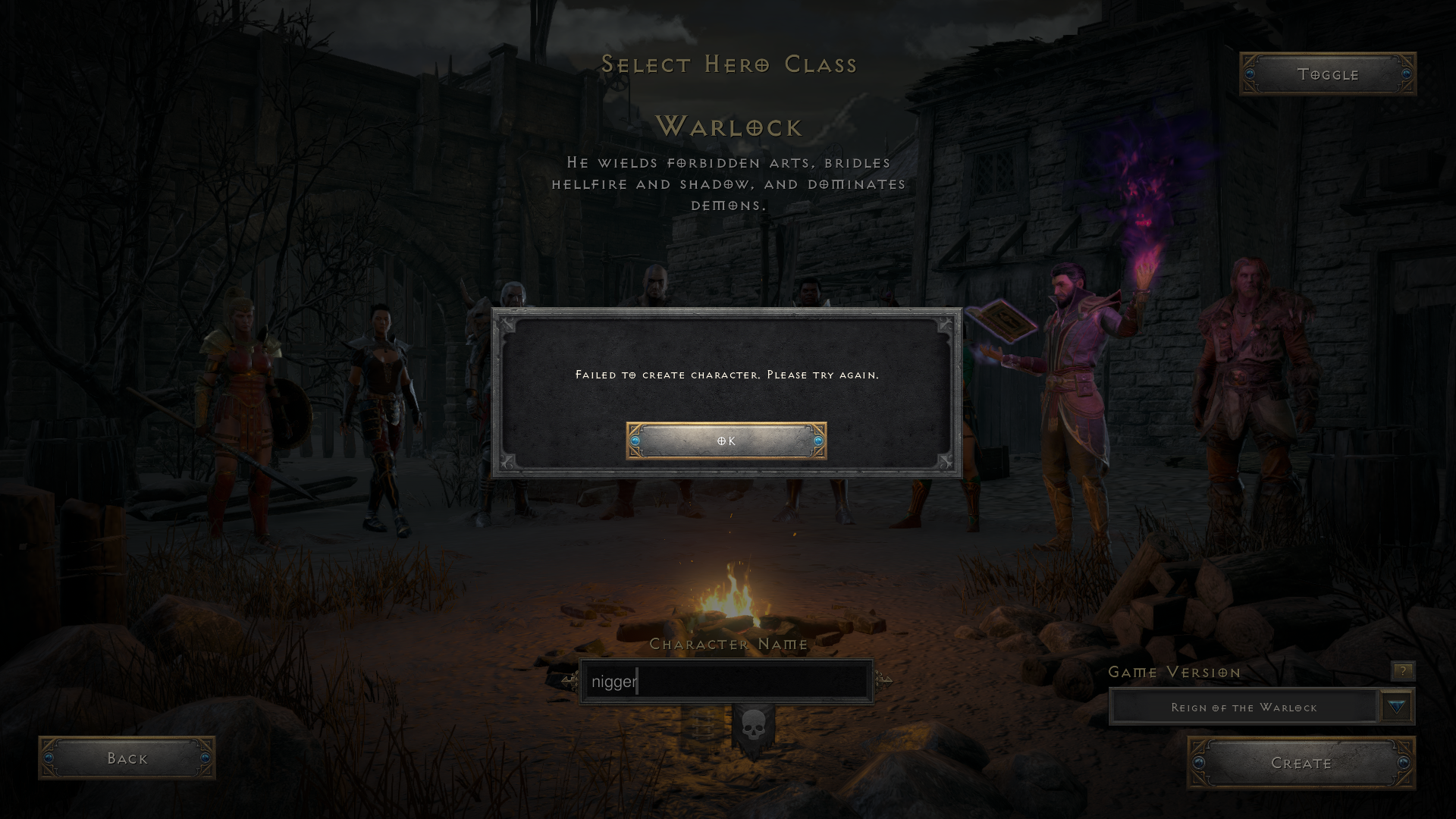The height and width of the screenshot is (819, 1456).
Task: Click the Toggle button
Action: pyautogui.click(x=1327, y=74)
